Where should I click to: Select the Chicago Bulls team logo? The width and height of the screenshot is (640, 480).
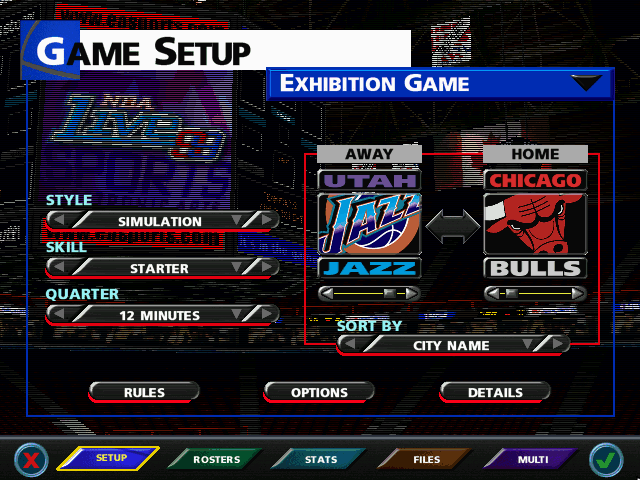point(534,224)
